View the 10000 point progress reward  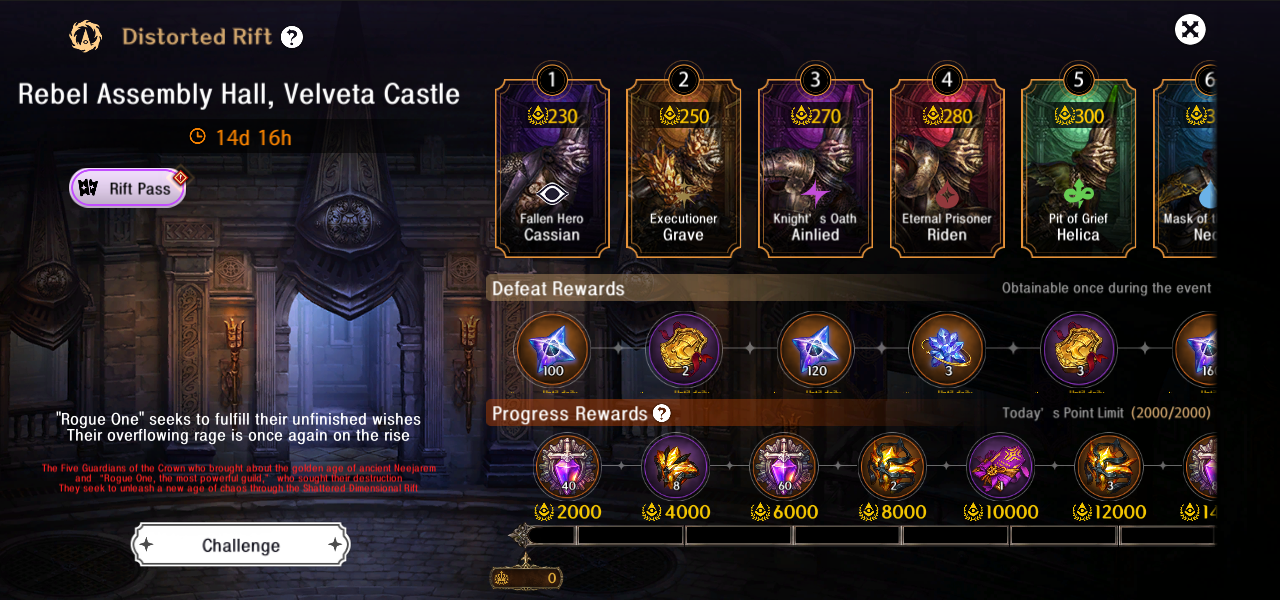click(1000, 467)
